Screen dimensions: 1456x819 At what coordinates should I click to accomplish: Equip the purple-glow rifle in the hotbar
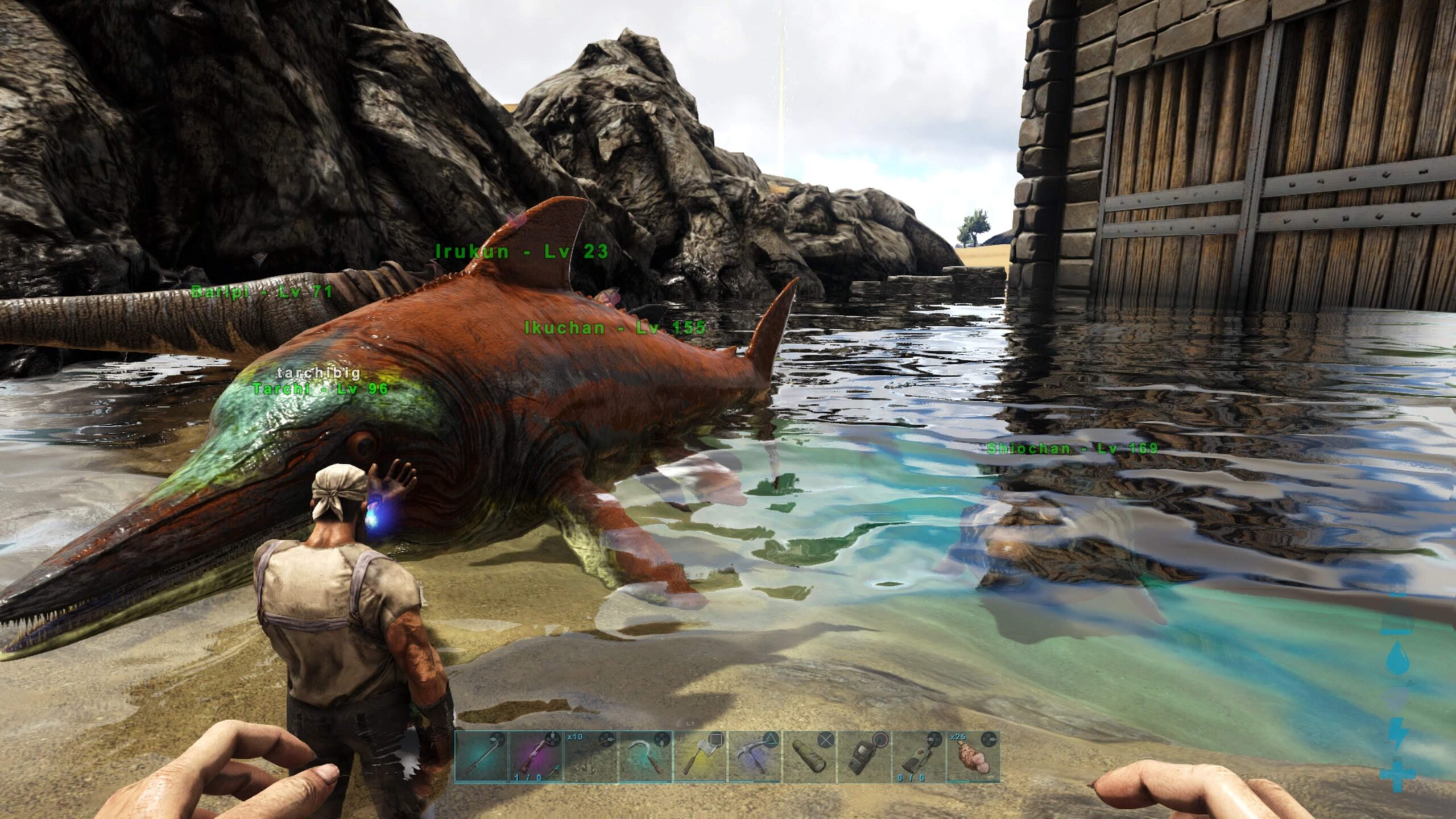(536, 756)
